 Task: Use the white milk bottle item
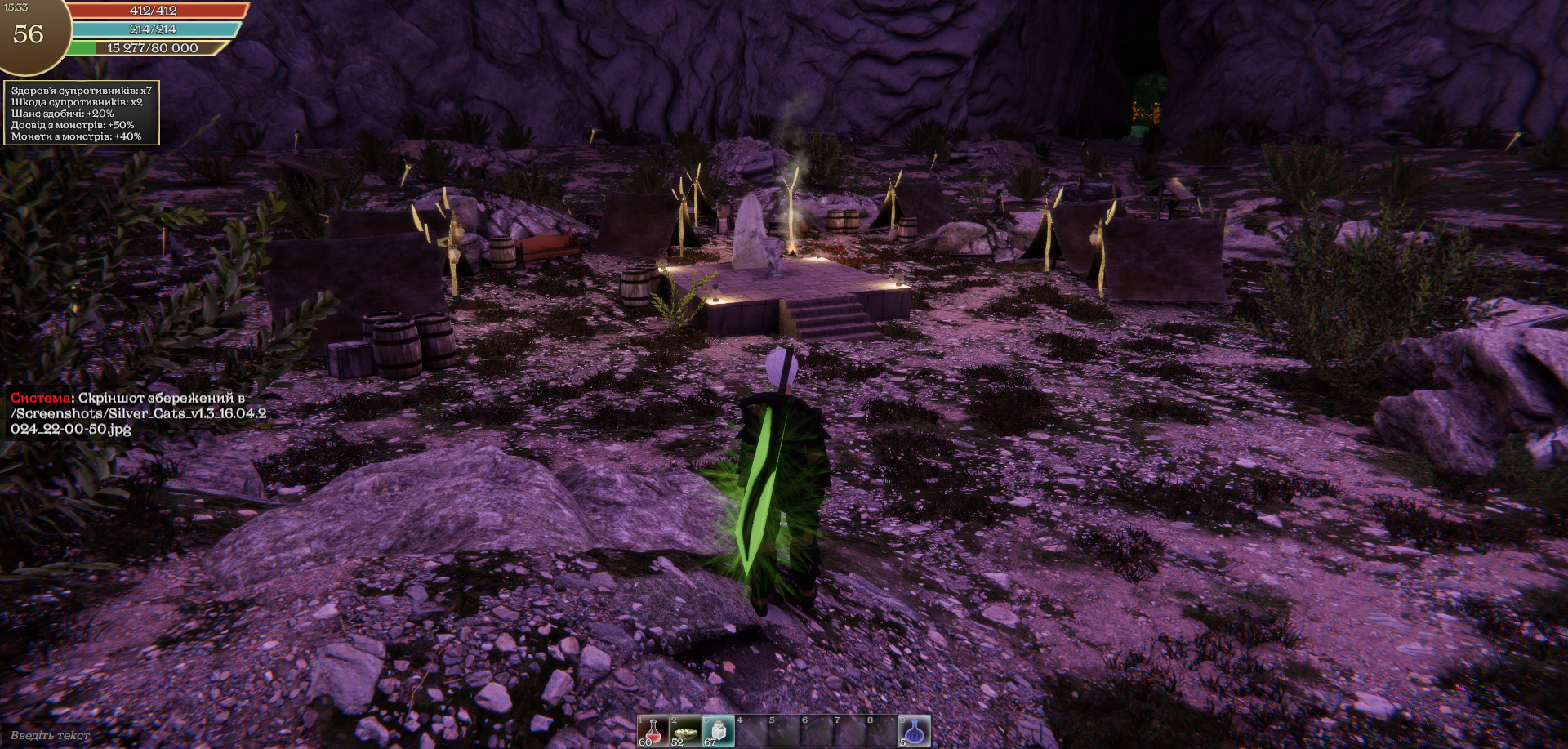pos(719,731)
